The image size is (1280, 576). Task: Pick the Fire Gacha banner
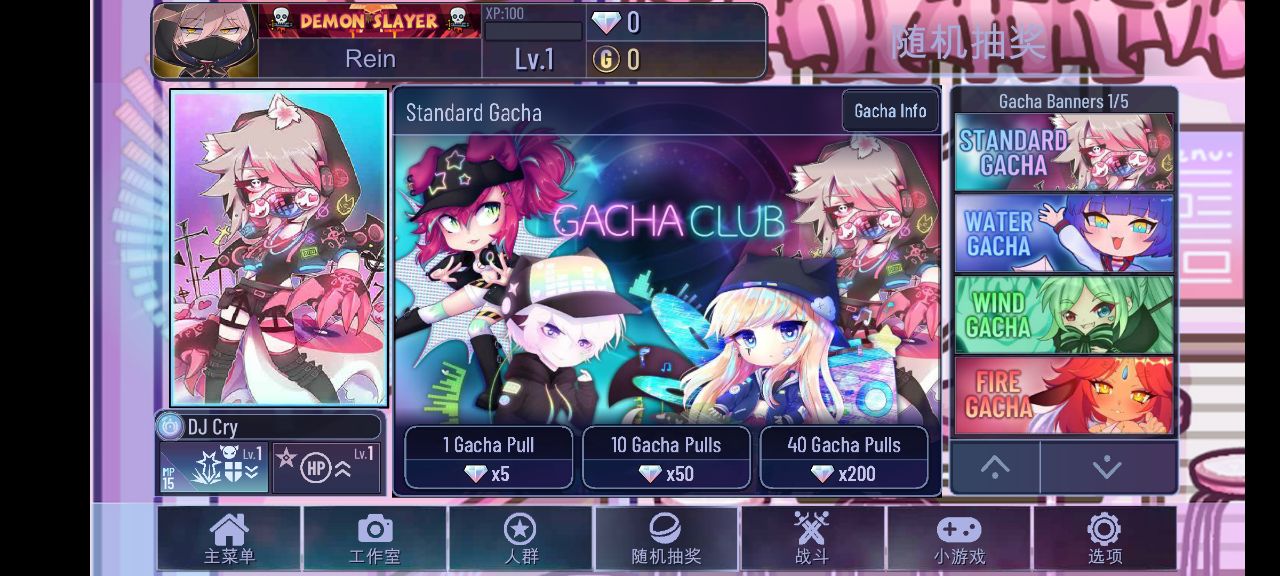point(1064,395)
